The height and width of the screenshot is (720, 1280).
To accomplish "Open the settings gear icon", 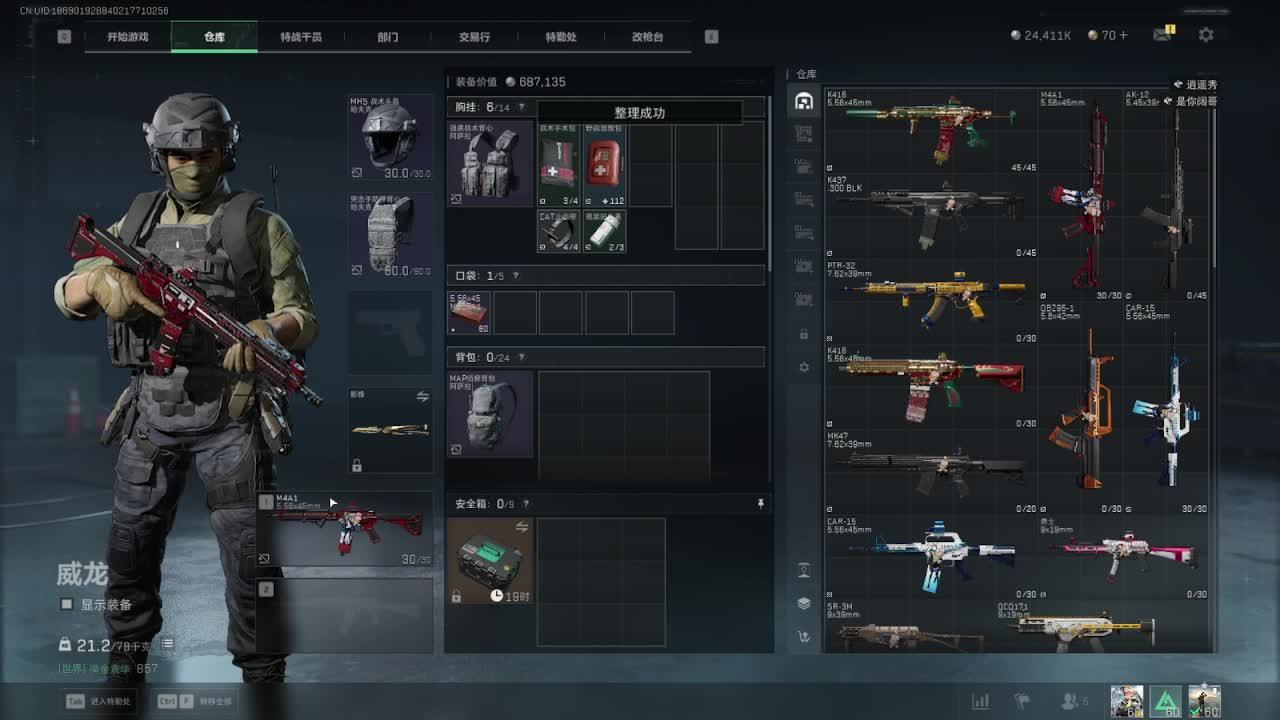I will point(1206,35).
